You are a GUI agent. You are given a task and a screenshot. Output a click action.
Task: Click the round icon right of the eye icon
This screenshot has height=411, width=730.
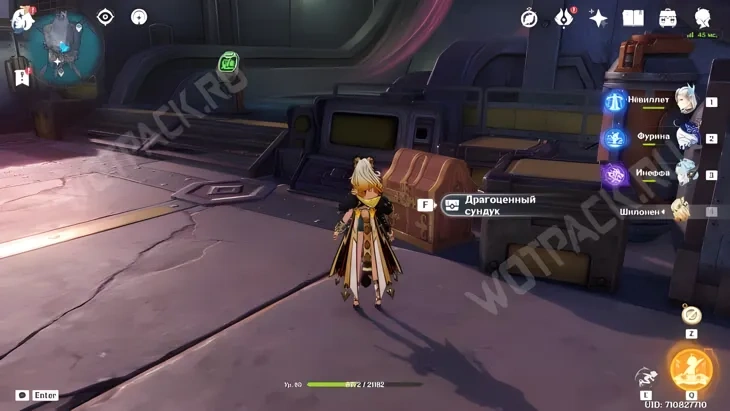pyautogui.click(x=139, y=17)
